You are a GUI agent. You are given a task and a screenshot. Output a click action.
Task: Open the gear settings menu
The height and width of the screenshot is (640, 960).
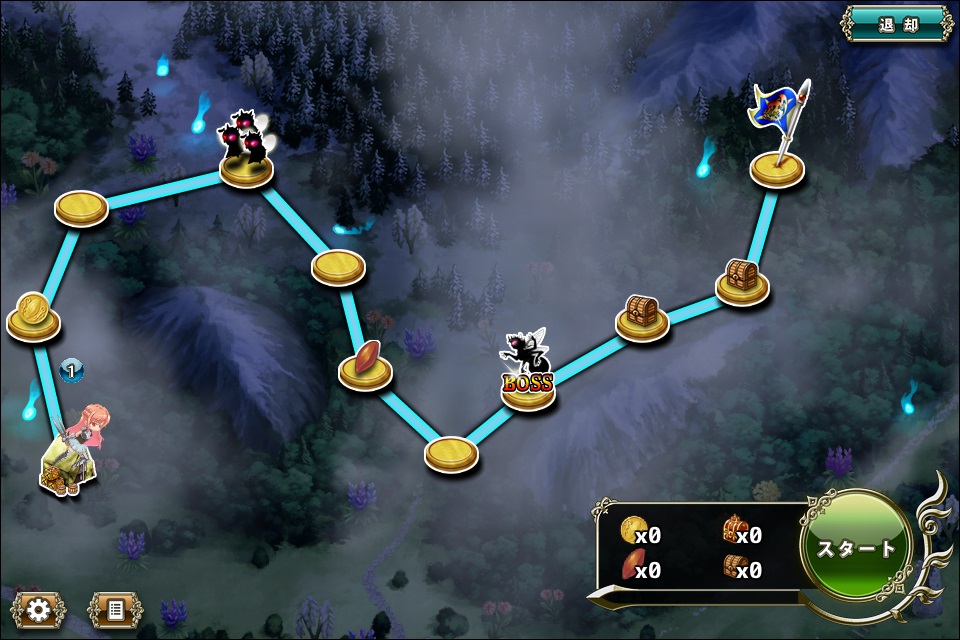click(39, 608)
